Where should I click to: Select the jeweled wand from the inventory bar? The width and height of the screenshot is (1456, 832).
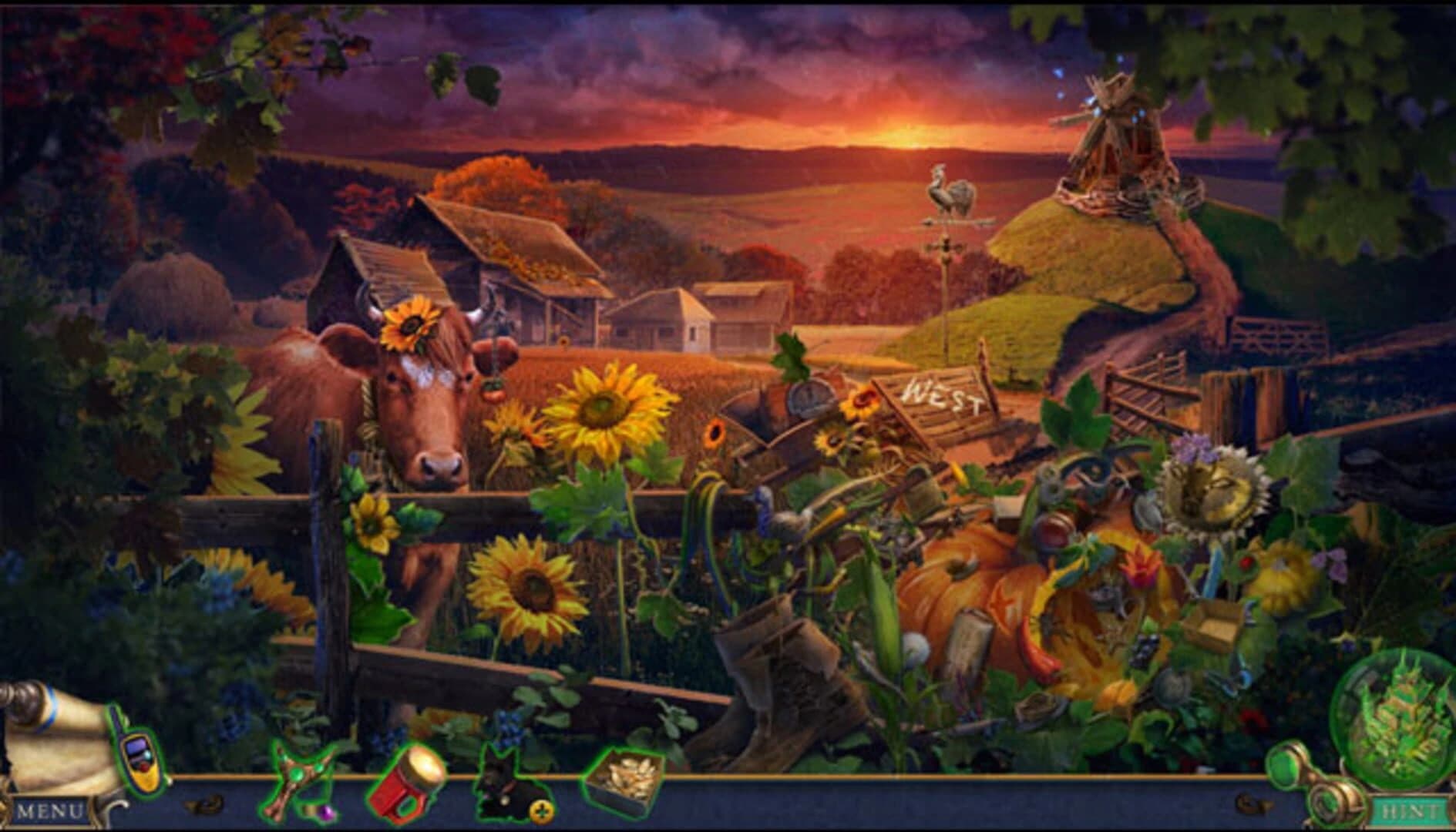pos(295,774)
